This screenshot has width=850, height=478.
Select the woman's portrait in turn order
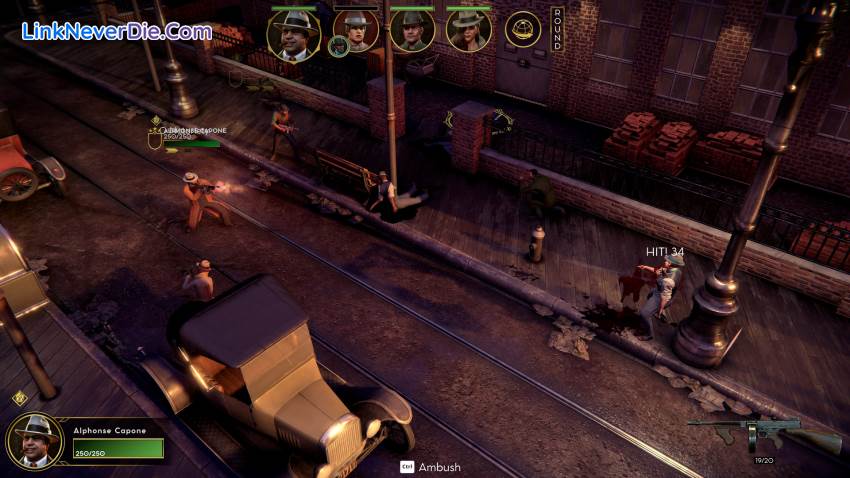(x=468, y=31)
